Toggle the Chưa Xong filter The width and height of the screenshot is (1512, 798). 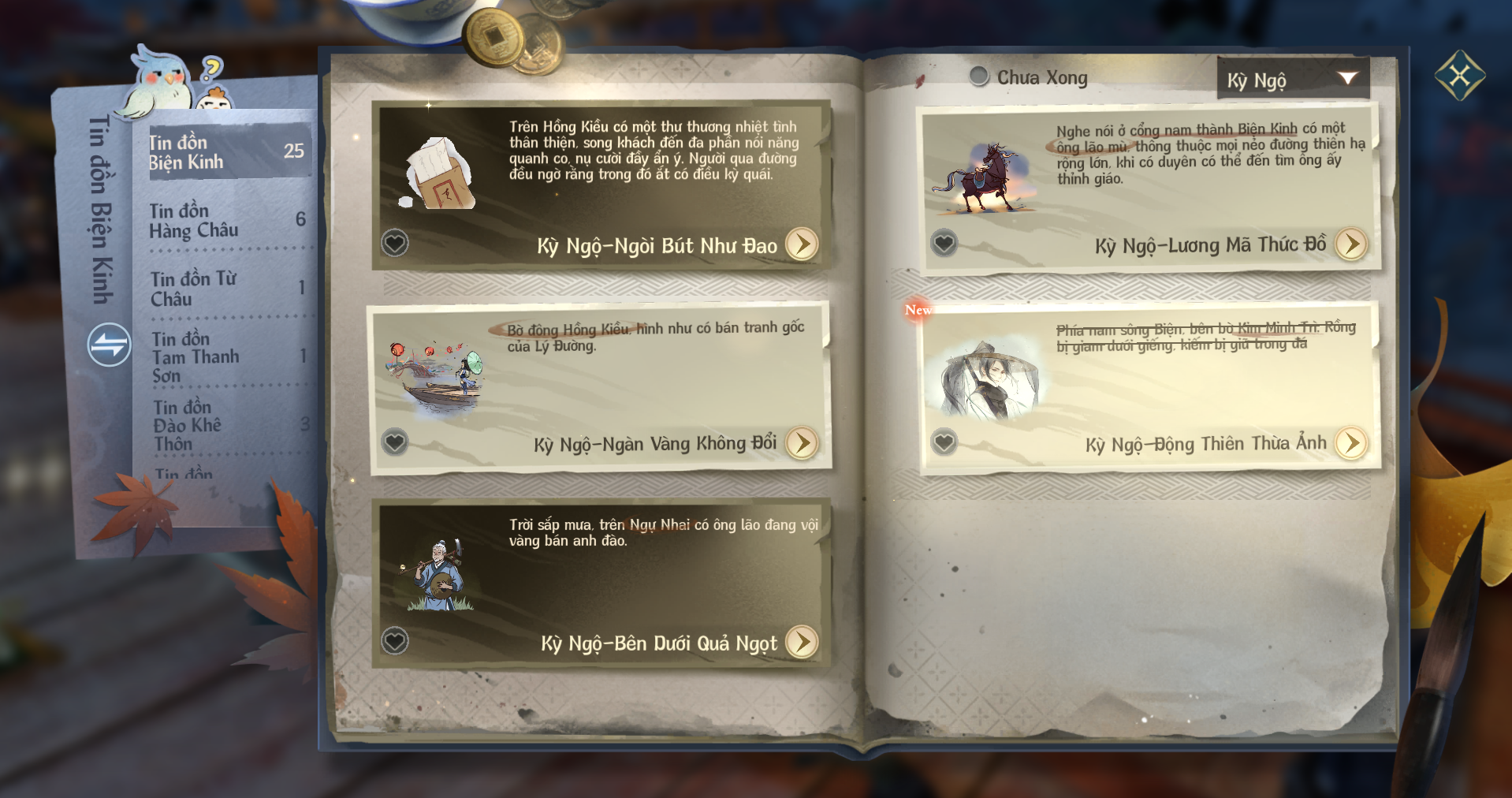pos(979,76)
